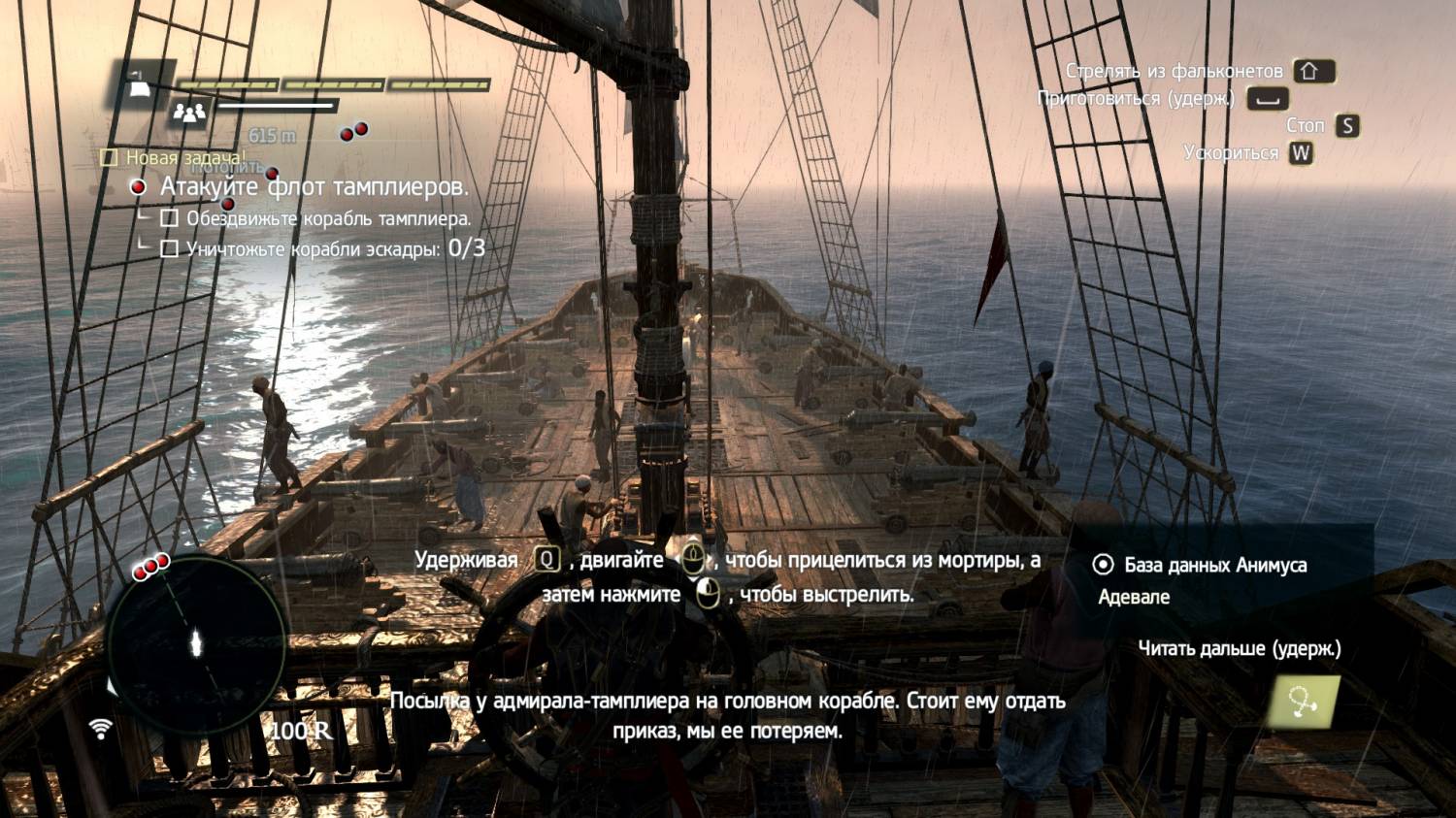Select the main objective 'Атакуйте флот тамплиеров'
Viewport: 1456px width, 818px height.
[314, 185]
